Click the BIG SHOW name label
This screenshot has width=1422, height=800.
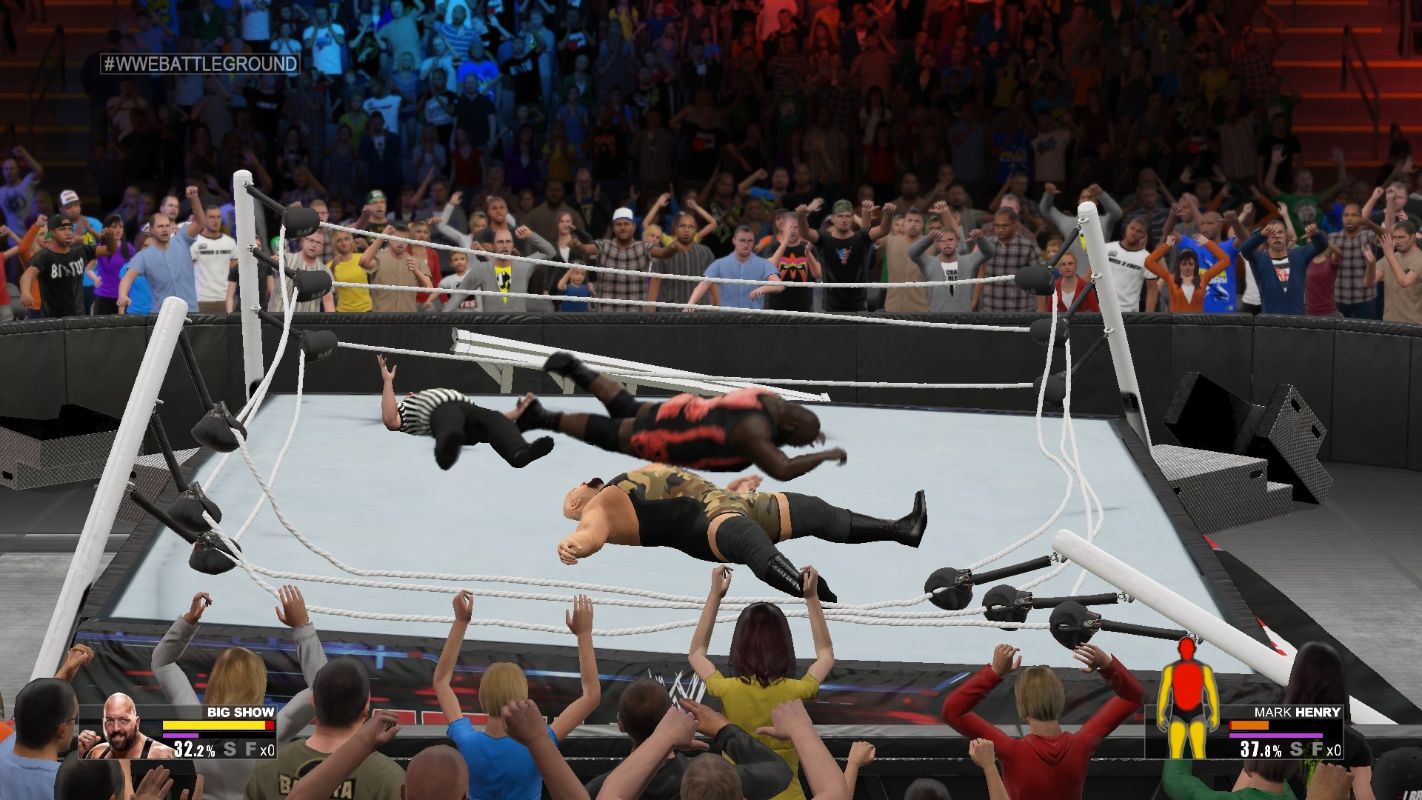pos(240,712)
